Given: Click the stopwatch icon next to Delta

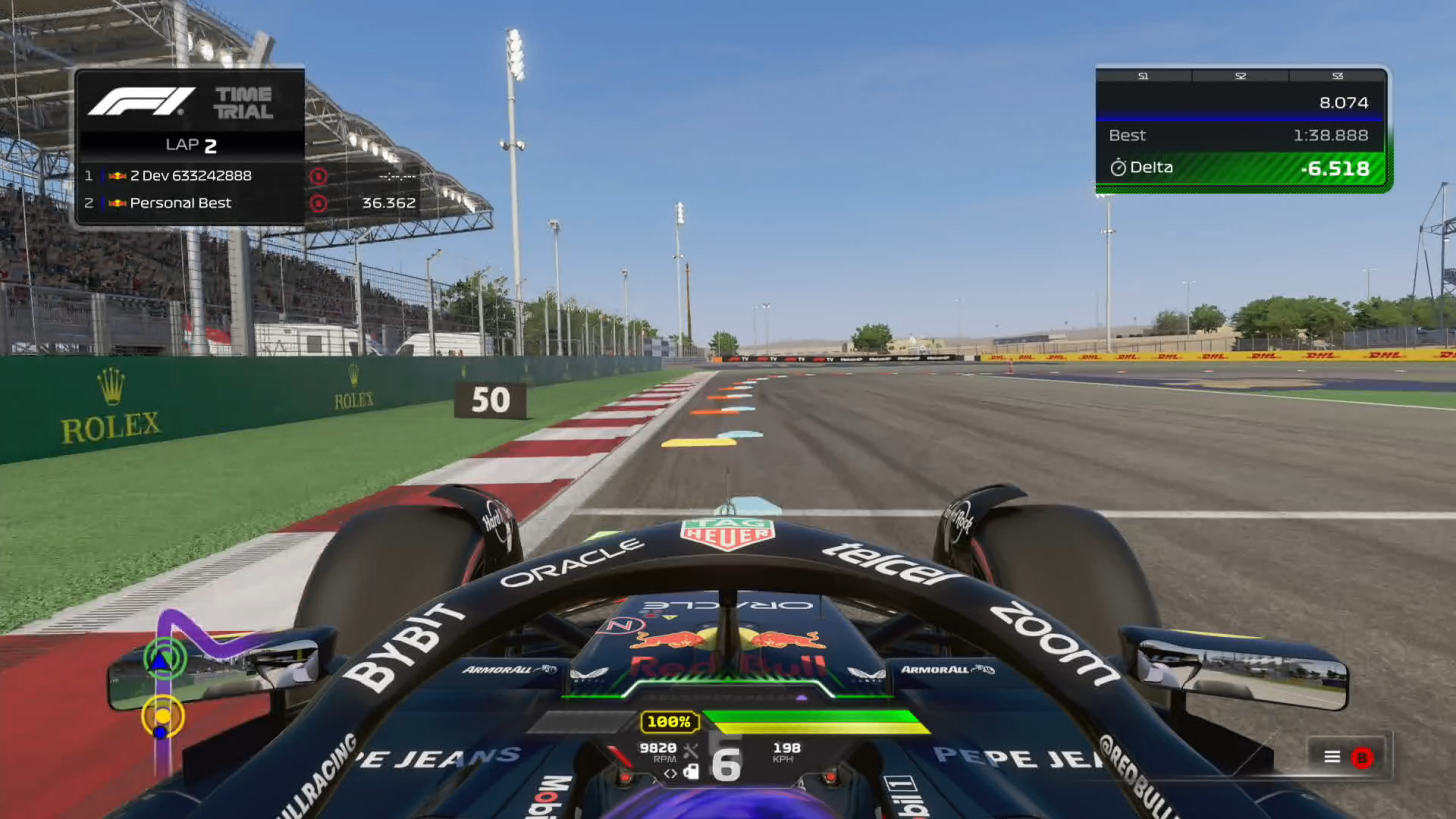Looking at the screenshot, I should (x=1119, y=167).
